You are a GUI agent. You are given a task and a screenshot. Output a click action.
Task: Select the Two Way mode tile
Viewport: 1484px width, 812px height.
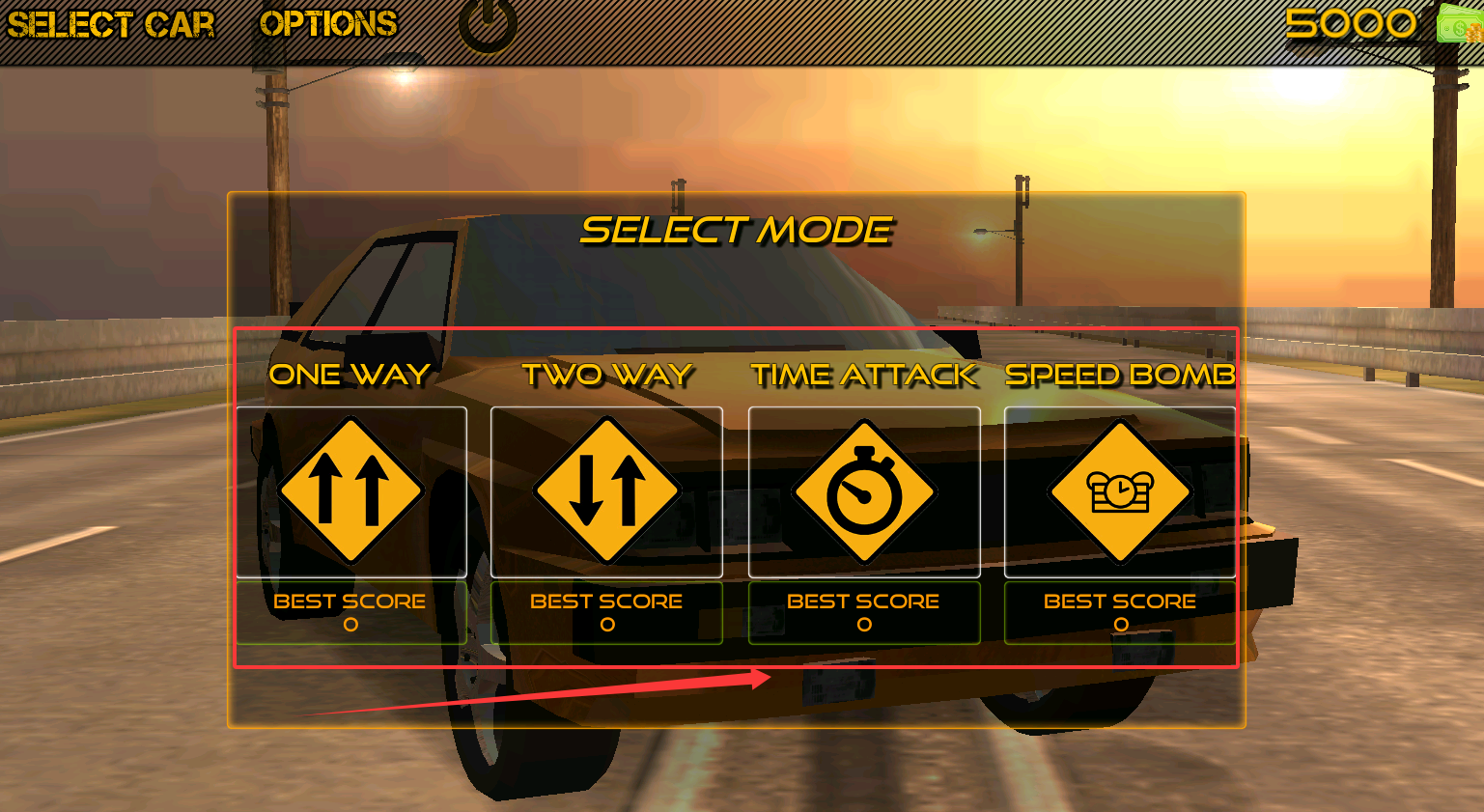[606, 491]
